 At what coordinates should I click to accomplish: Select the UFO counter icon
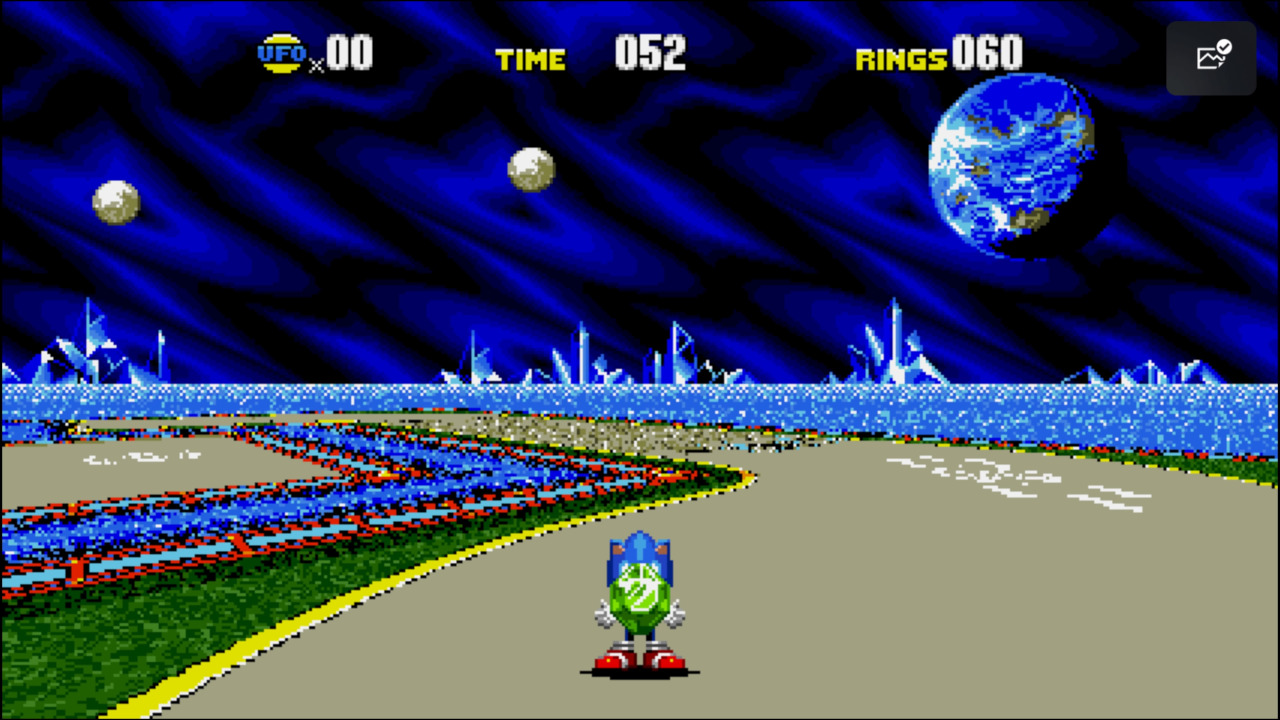[280, 52]
